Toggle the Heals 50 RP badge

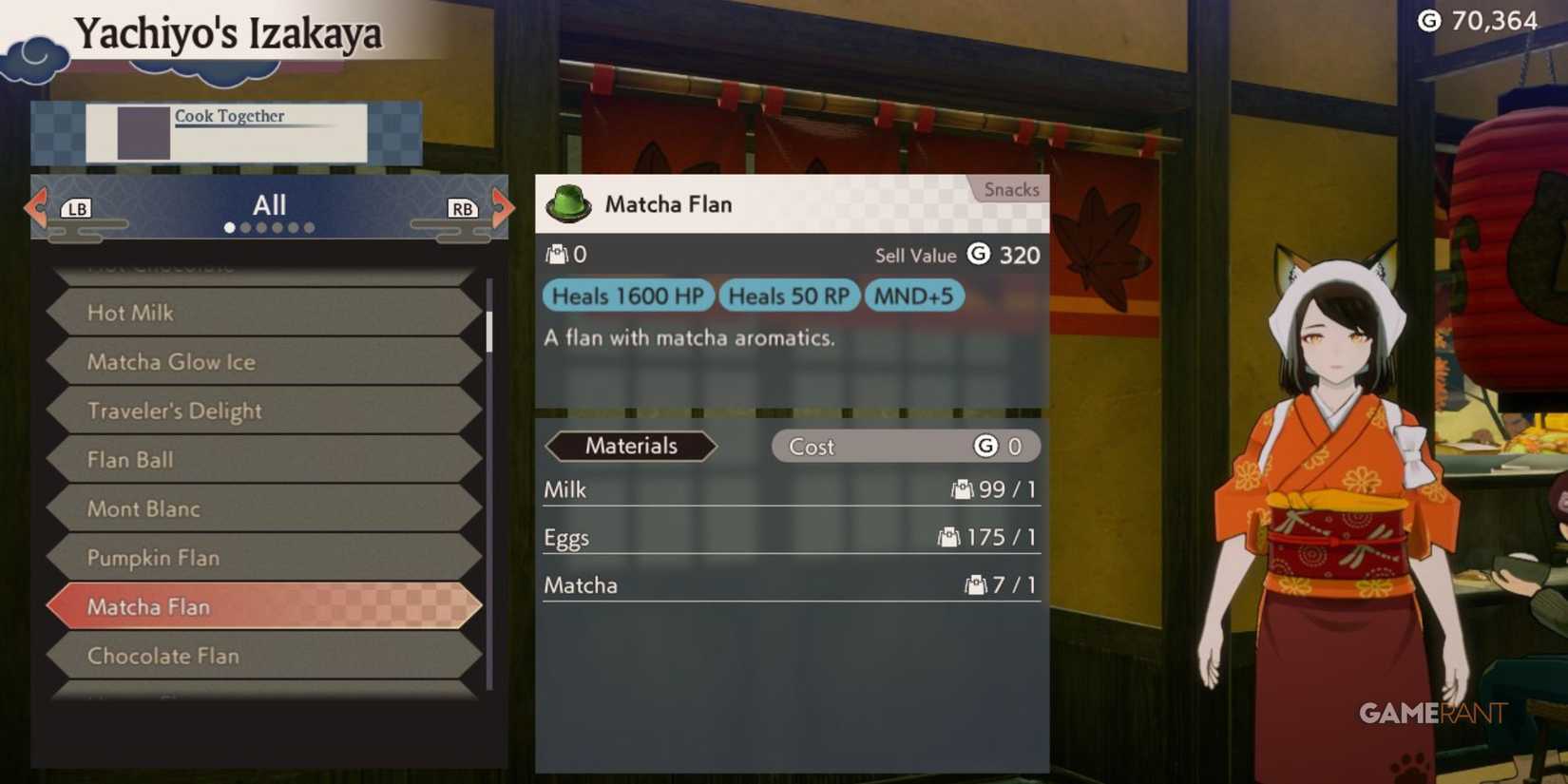[x=789, y=296]
